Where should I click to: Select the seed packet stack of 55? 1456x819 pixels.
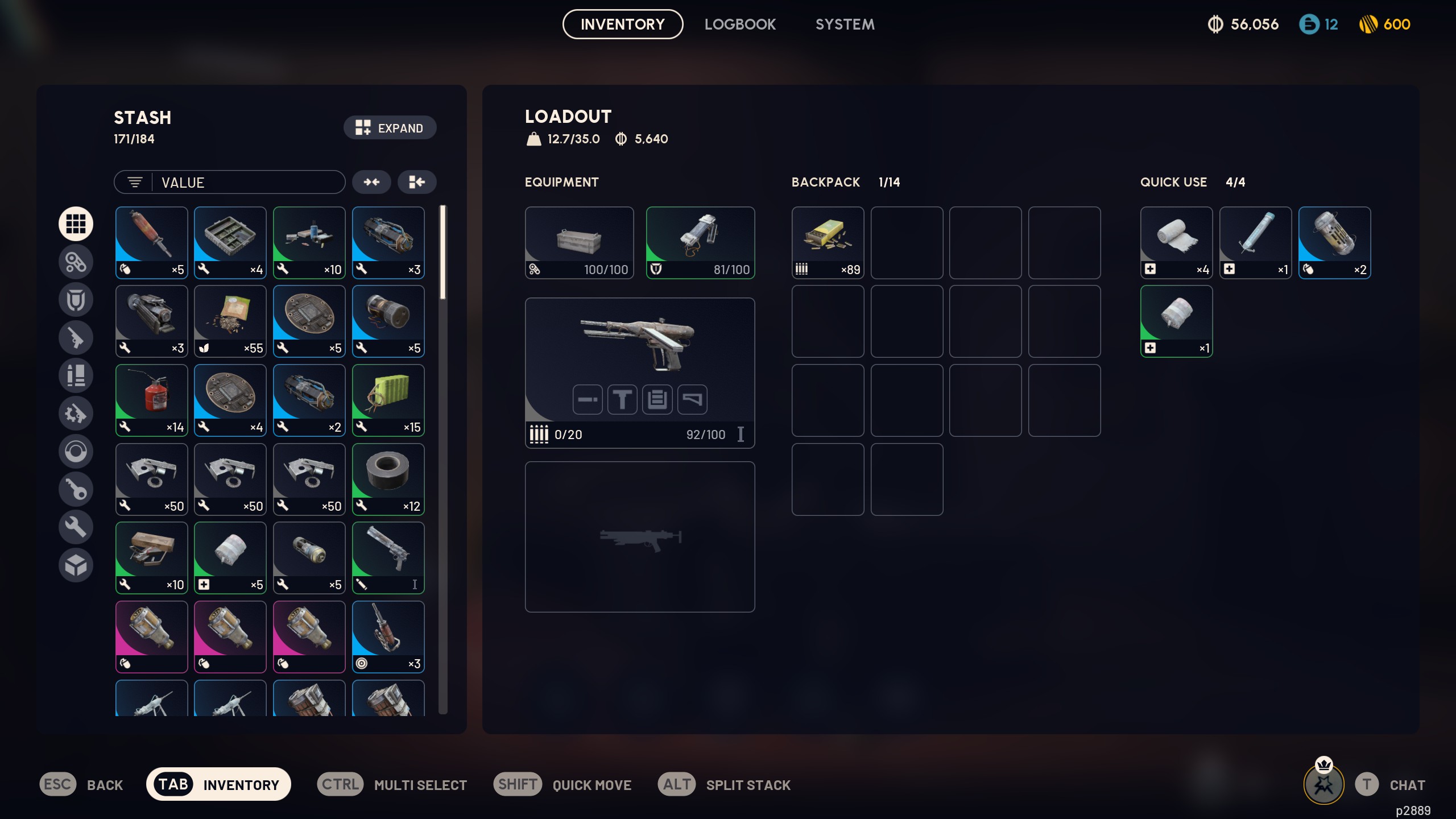click(230, 321)
